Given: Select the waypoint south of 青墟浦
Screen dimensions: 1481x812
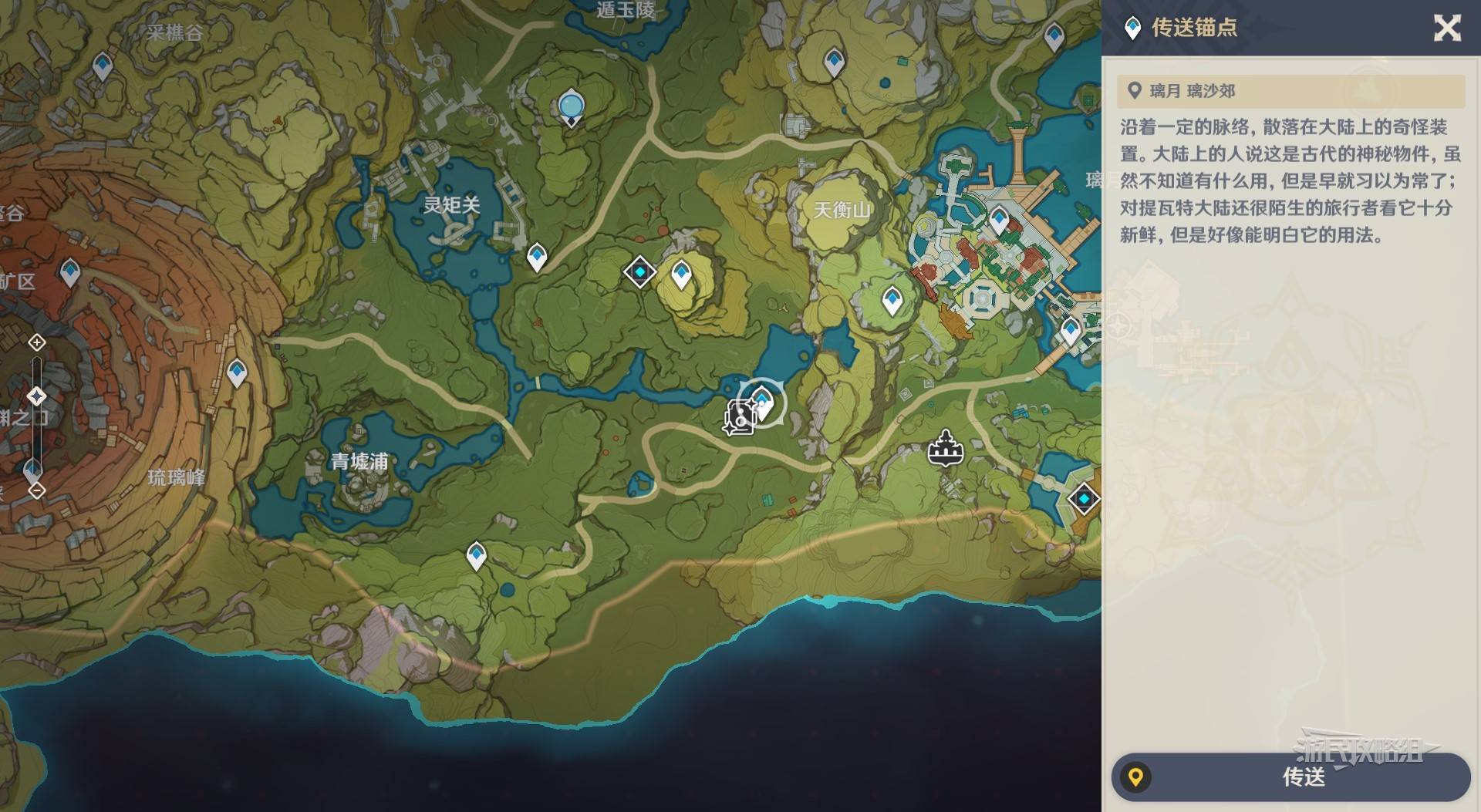Looking at the screenshot, I should 477,554.
